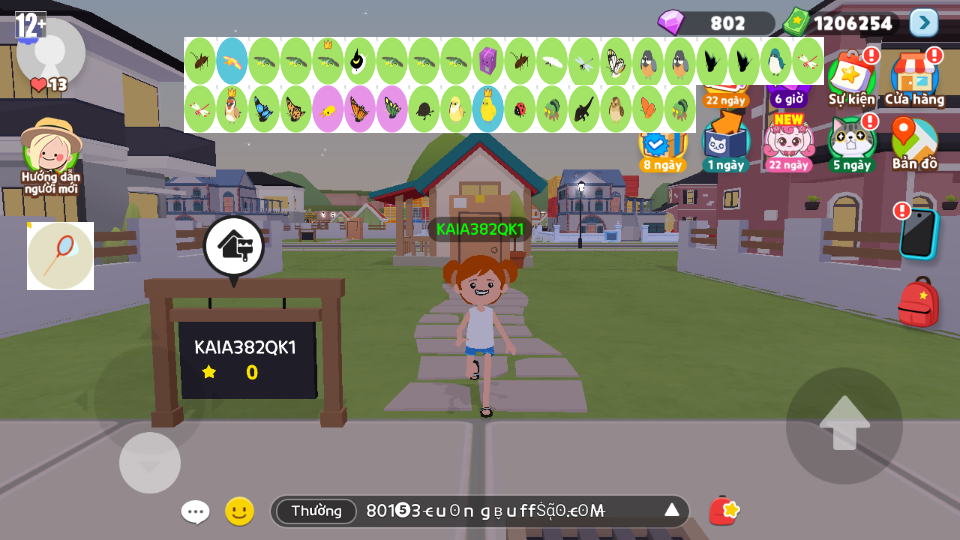Image resolution: width=960 pixels, height=540 pixels.
Task: Expand chat log with the triangle arrow
Action: [672, 511]
